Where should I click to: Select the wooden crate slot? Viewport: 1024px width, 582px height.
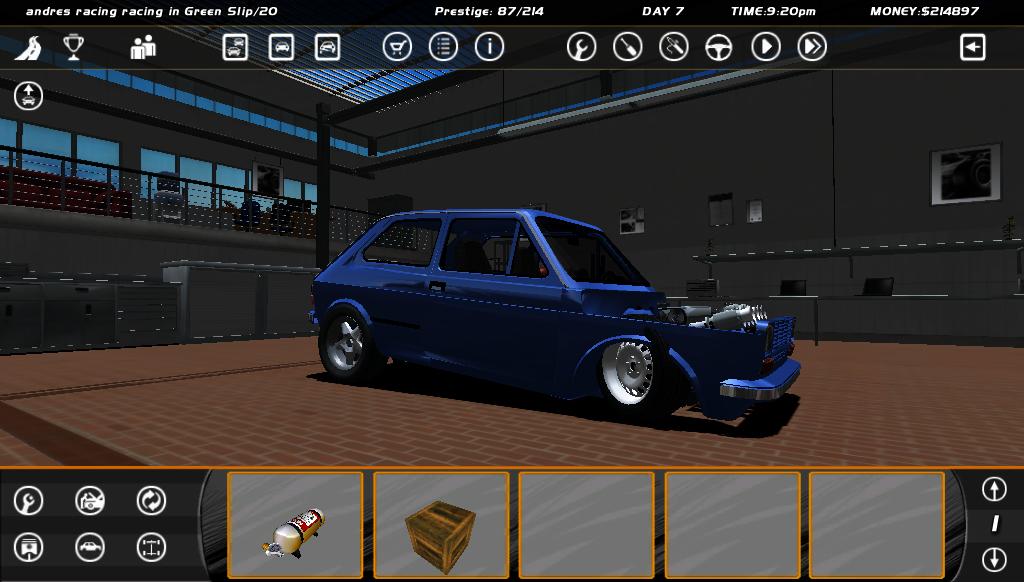coord(441,525)
